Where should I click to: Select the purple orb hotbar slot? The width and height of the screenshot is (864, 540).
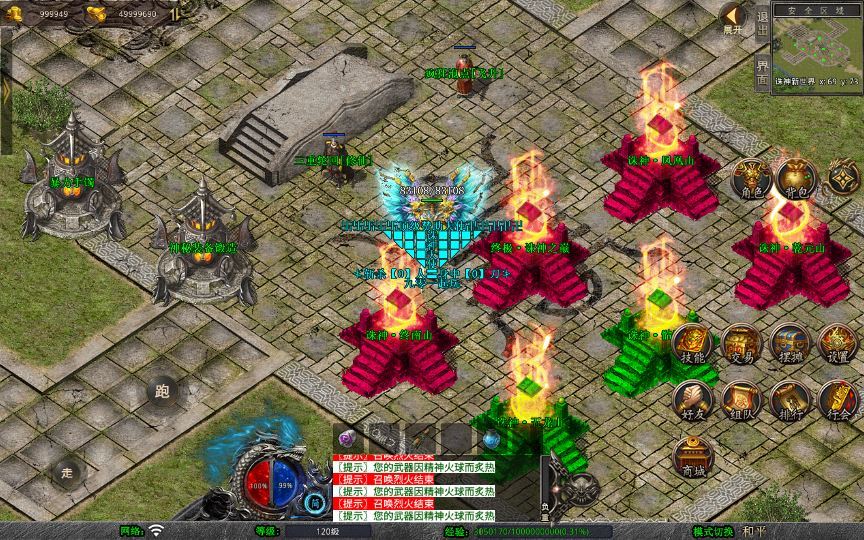347,437
